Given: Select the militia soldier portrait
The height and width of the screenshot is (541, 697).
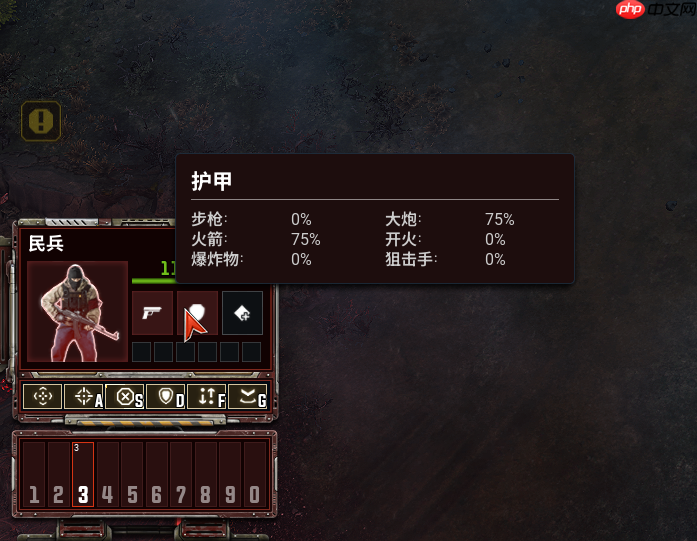Looking at the screenshot, I should [x=77, y=311].
